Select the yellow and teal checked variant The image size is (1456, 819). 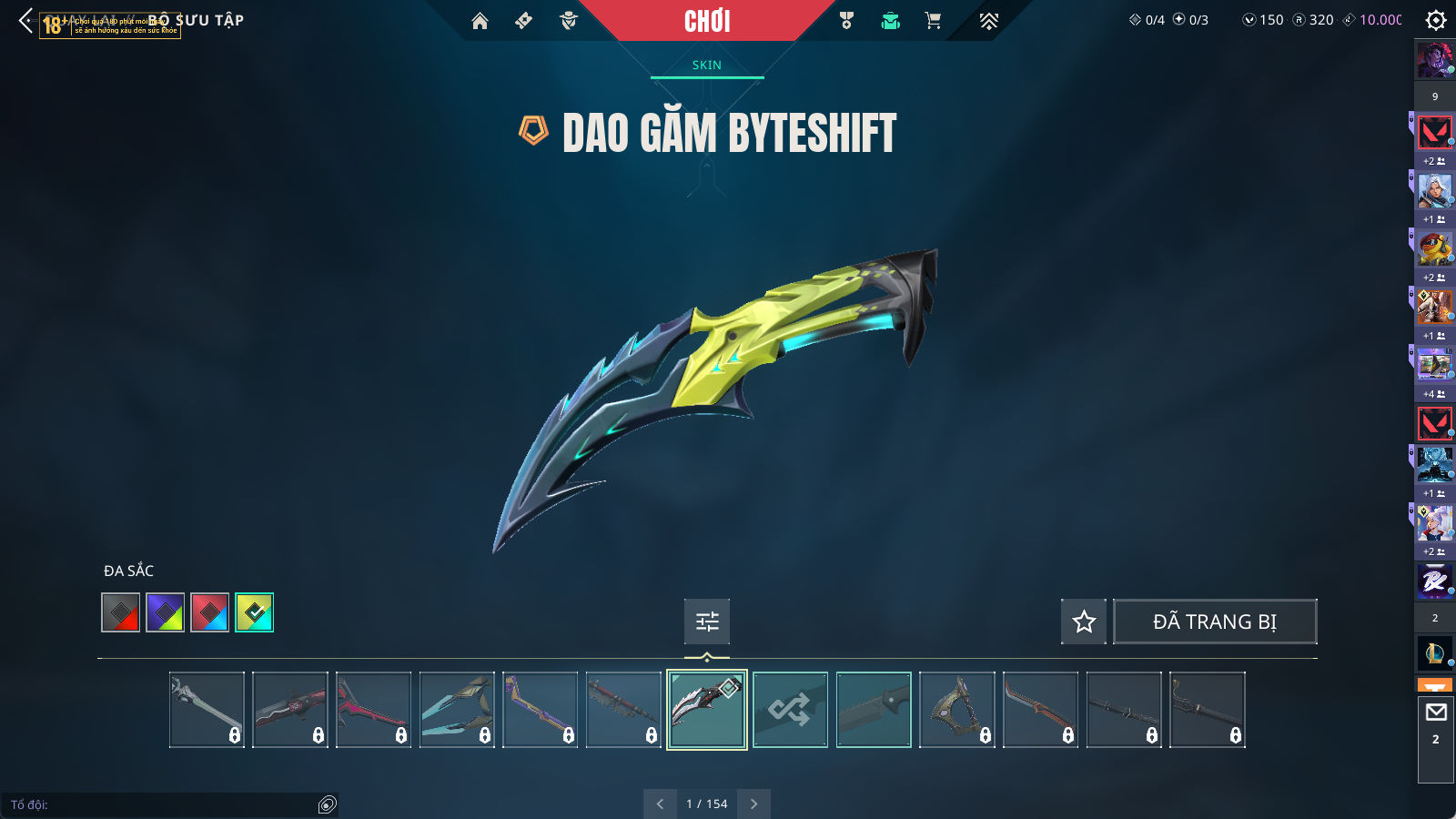click(x=255, y=612)
